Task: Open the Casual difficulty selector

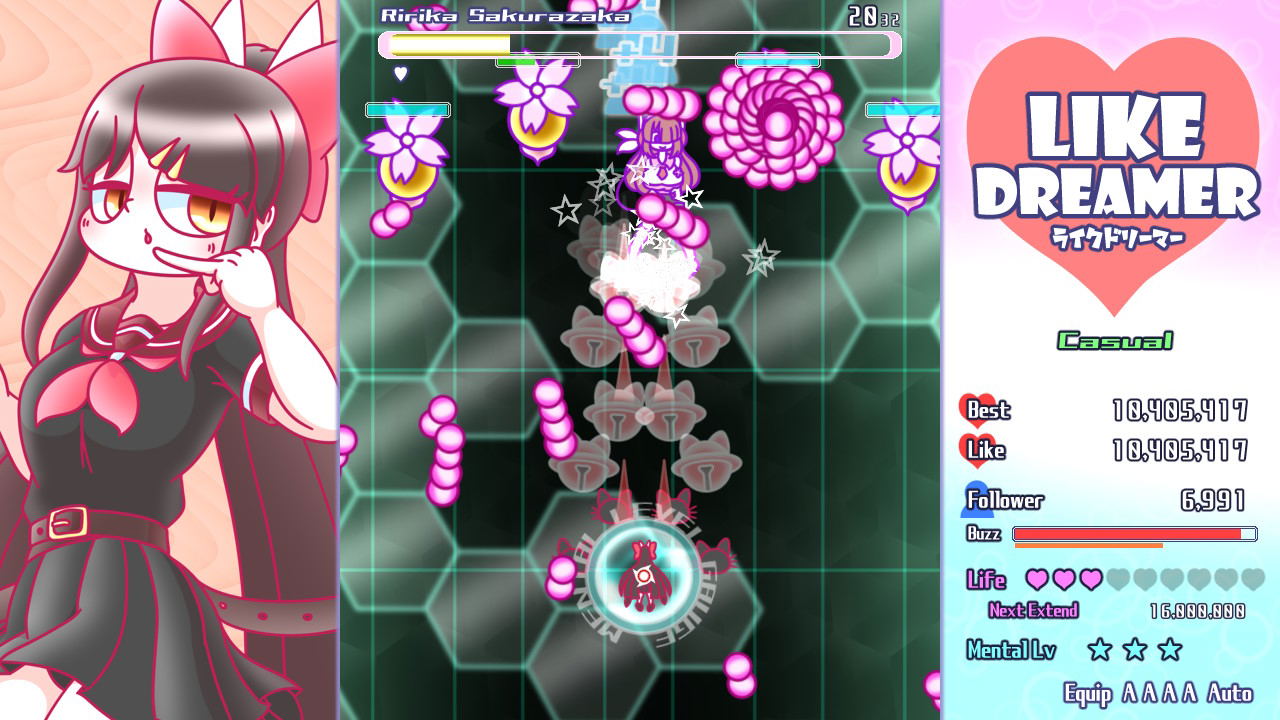Action: (1114, 340)
